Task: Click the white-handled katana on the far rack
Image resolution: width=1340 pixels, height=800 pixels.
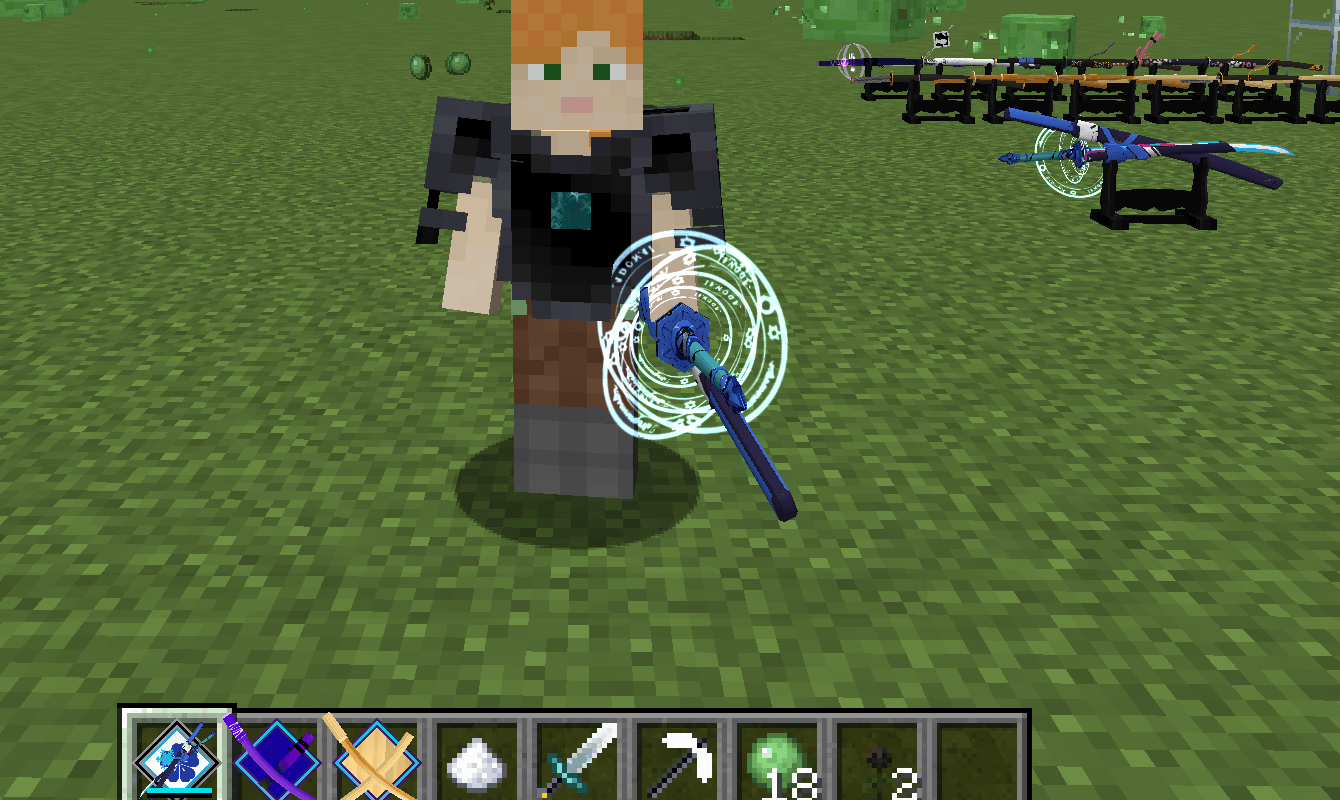Action: (960, 62)
